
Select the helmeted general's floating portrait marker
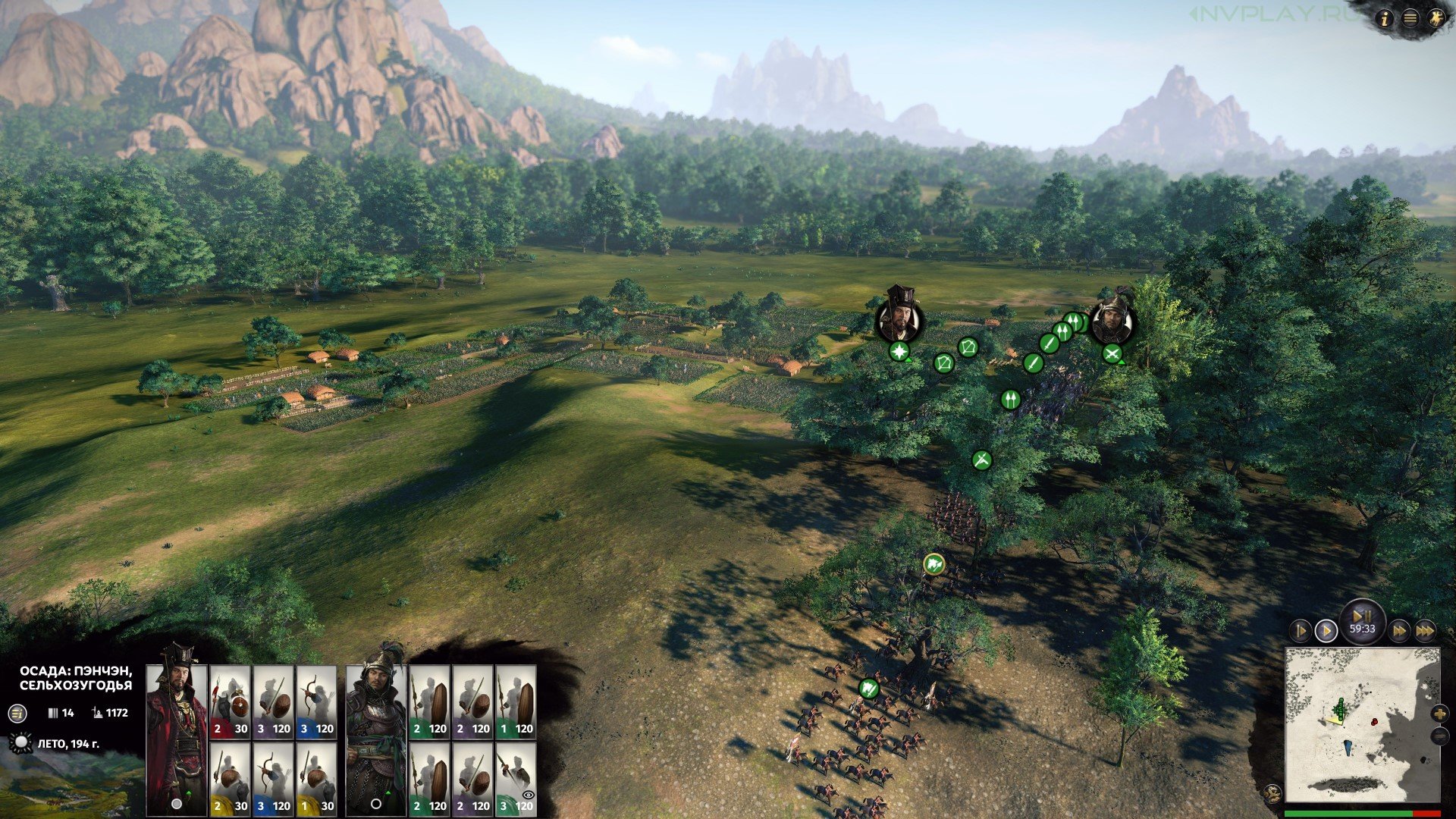tap(1112, 322)
